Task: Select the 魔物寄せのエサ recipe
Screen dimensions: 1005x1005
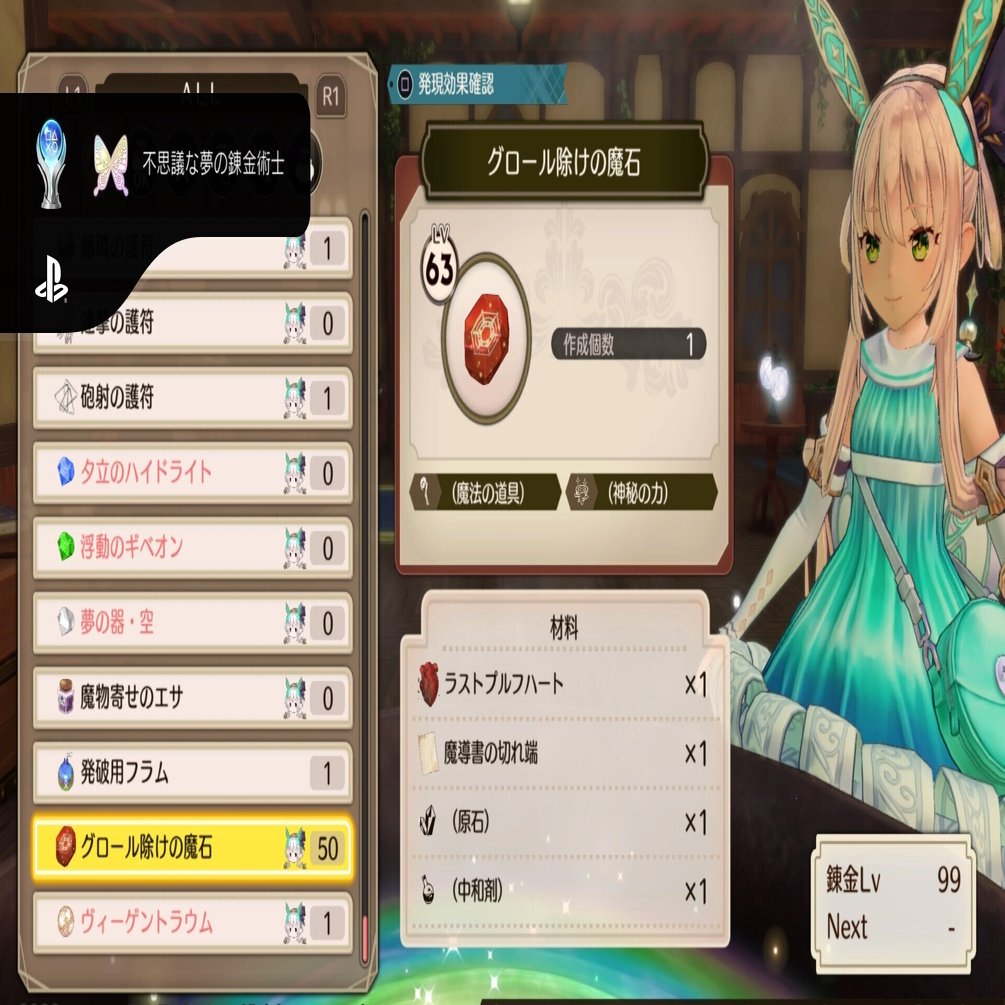Action: [x=192, y=698]
